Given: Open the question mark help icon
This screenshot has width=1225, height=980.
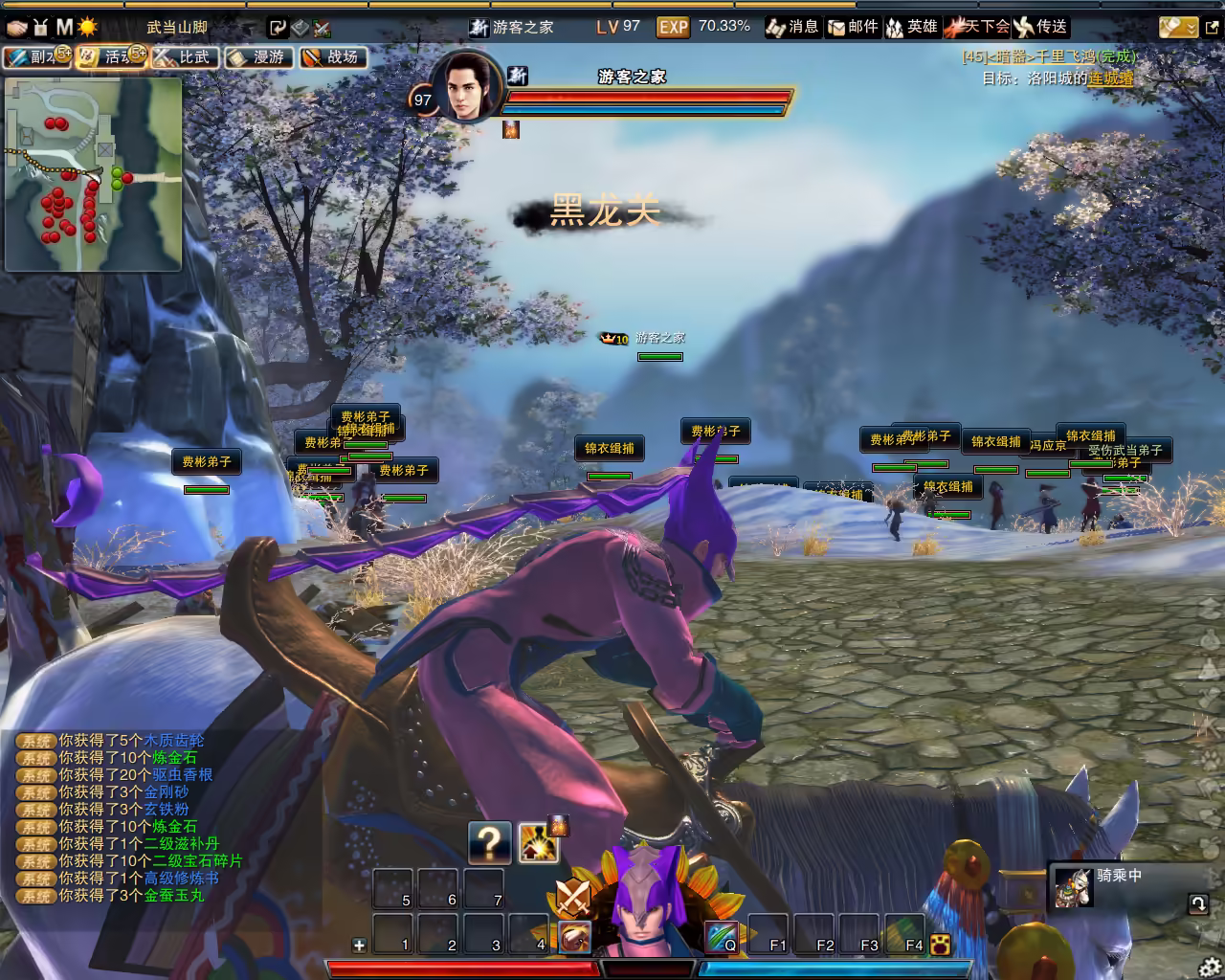Looking at the screenshot, I should (x=489, y=842).
